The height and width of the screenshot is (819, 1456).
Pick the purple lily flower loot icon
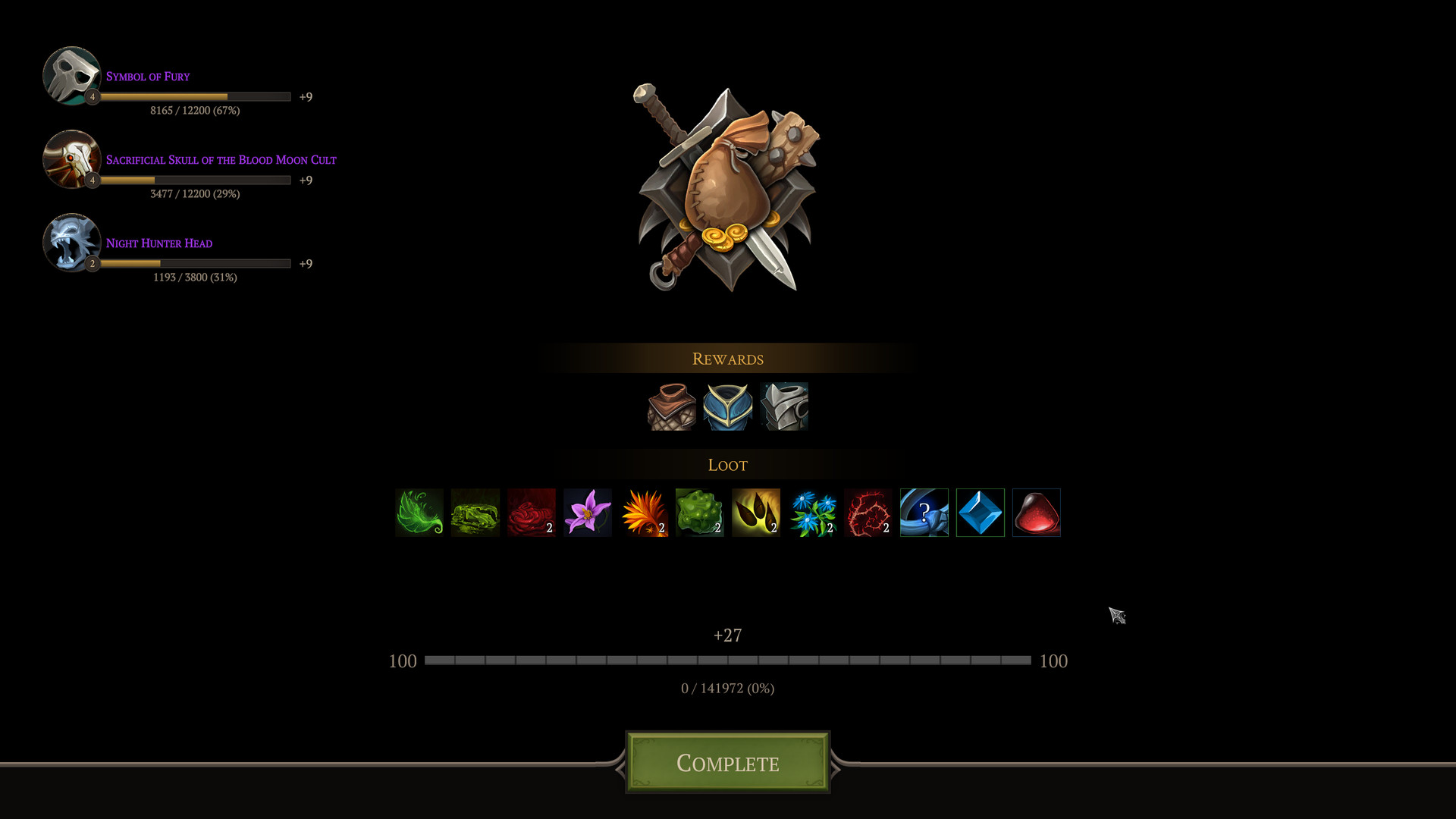[x=587, y=513]
